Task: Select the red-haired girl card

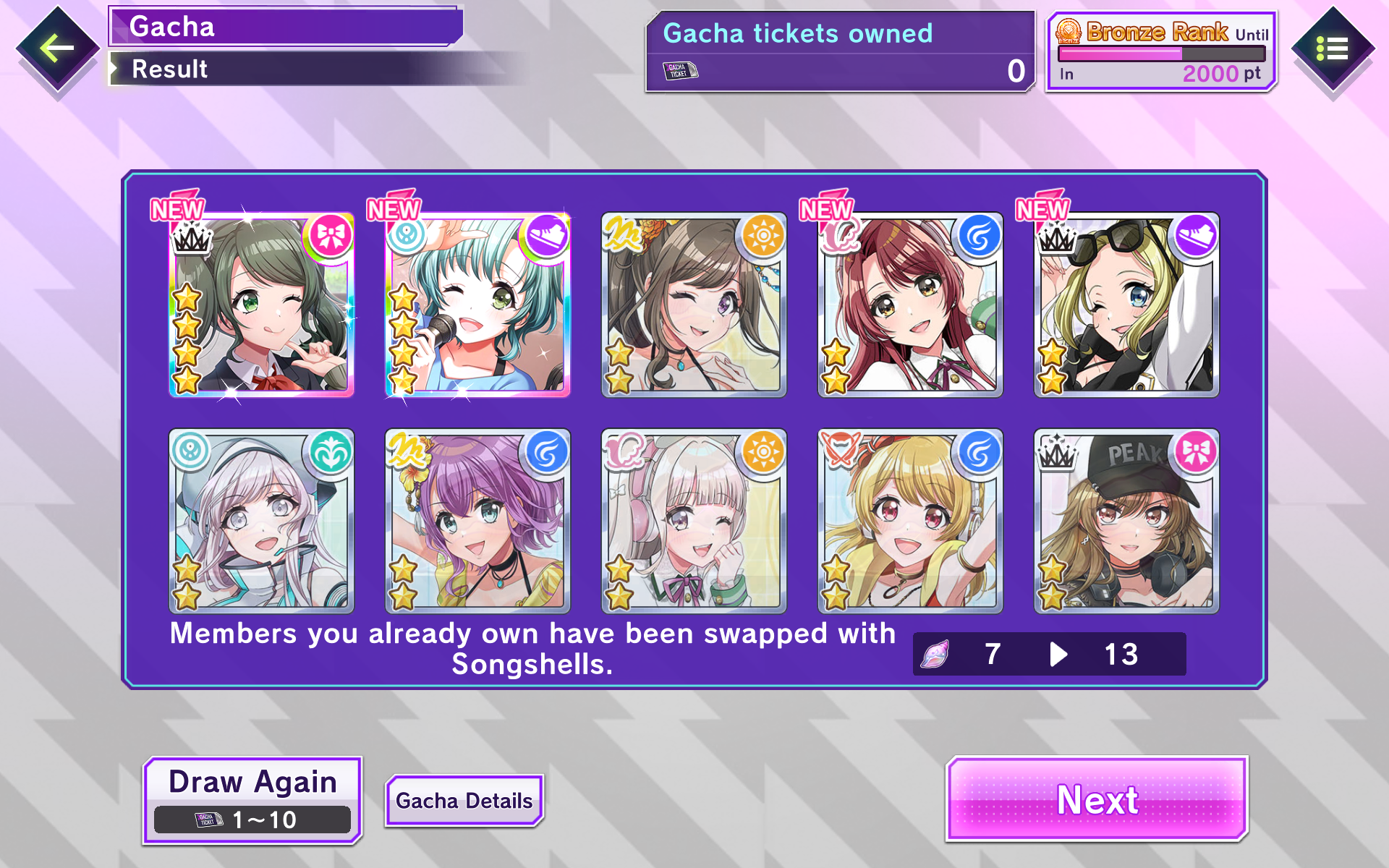Action: tap(910, 305)
